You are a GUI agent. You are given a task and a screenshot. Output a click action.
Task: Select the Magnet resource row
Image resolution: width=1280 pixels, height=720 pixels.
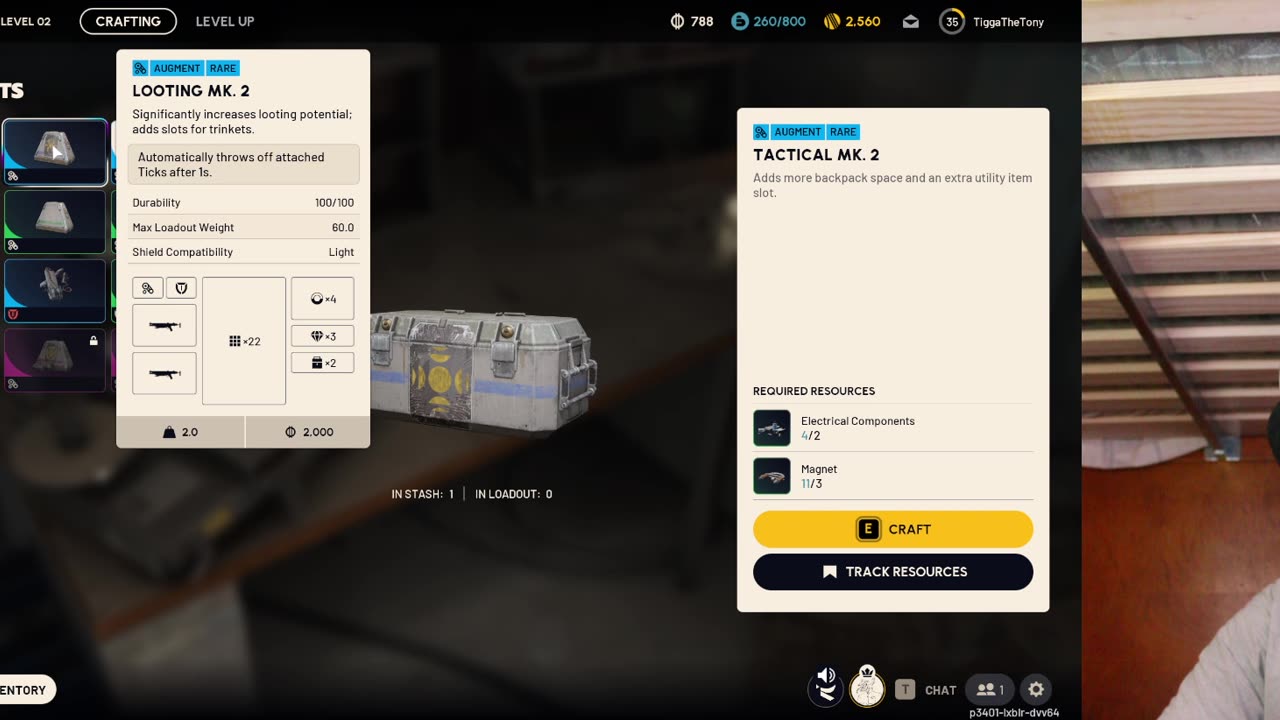[893, 476]
